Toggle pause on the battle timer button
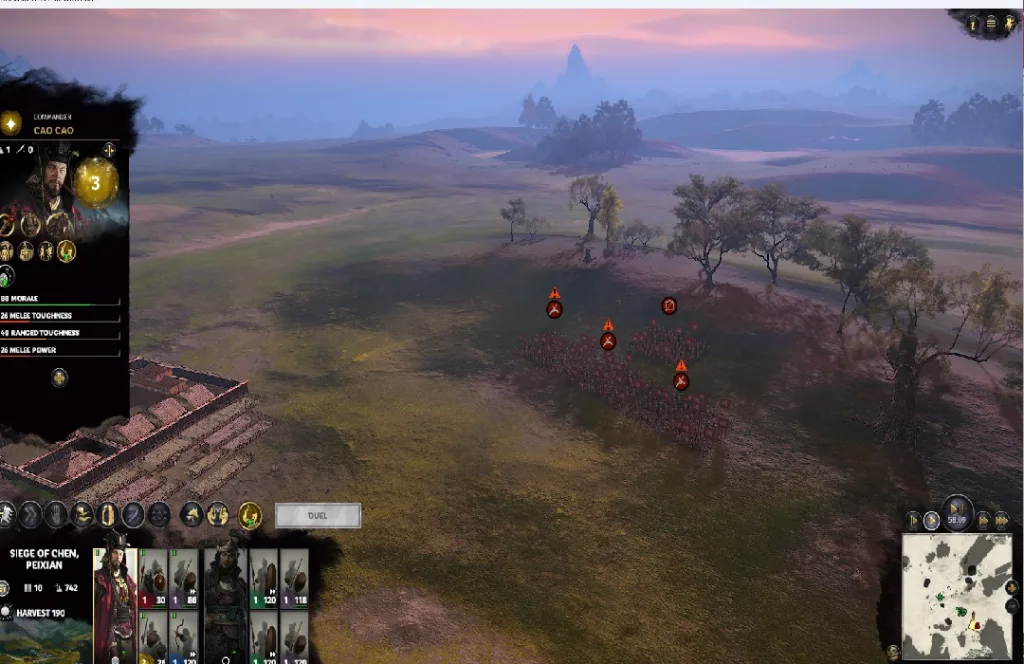The width and height of the screenshot is (1024, 664). [x=958, y=513]
